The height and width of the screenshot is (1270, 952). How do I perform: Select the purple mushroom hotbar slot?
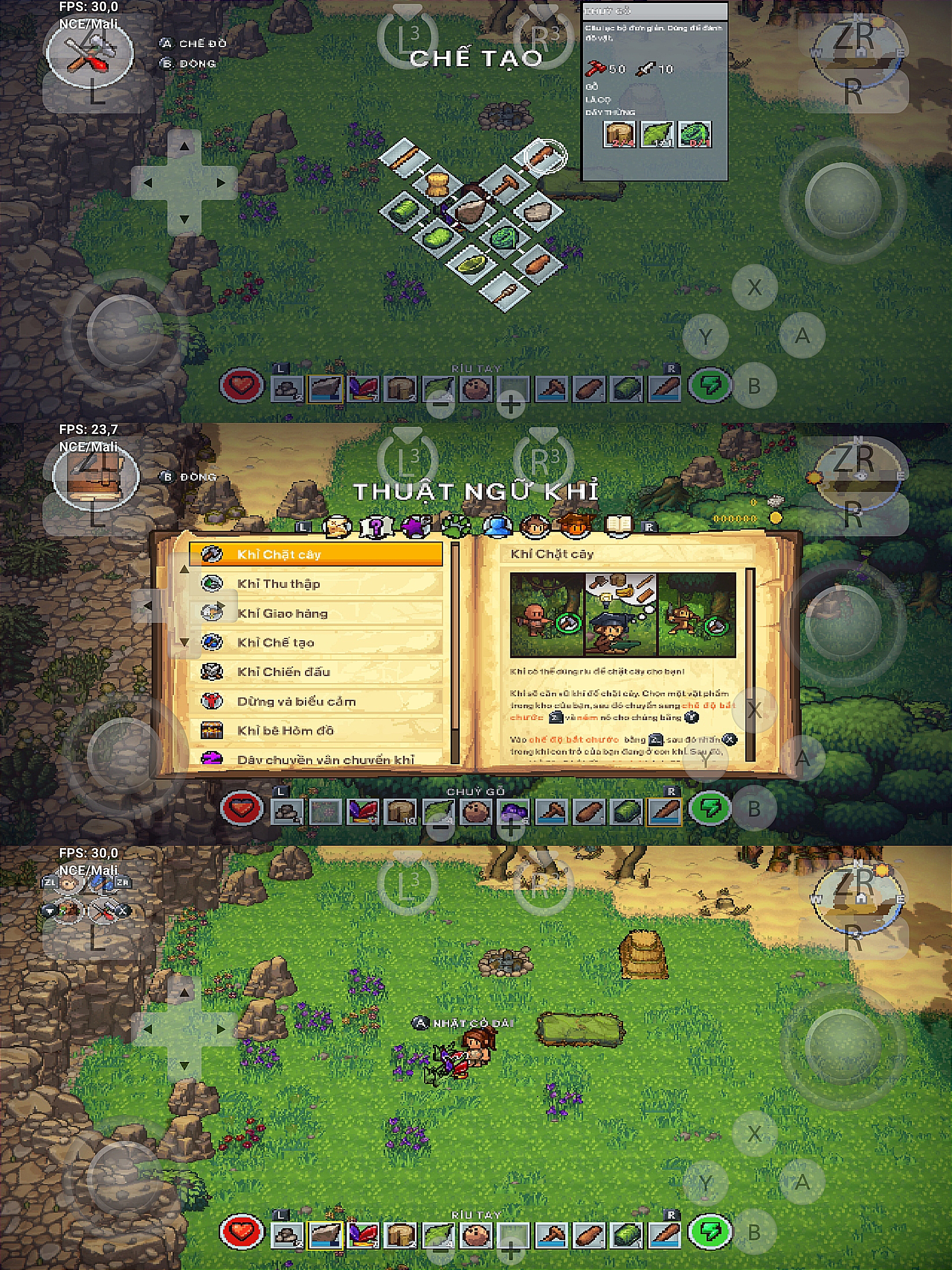coord(513,811)
